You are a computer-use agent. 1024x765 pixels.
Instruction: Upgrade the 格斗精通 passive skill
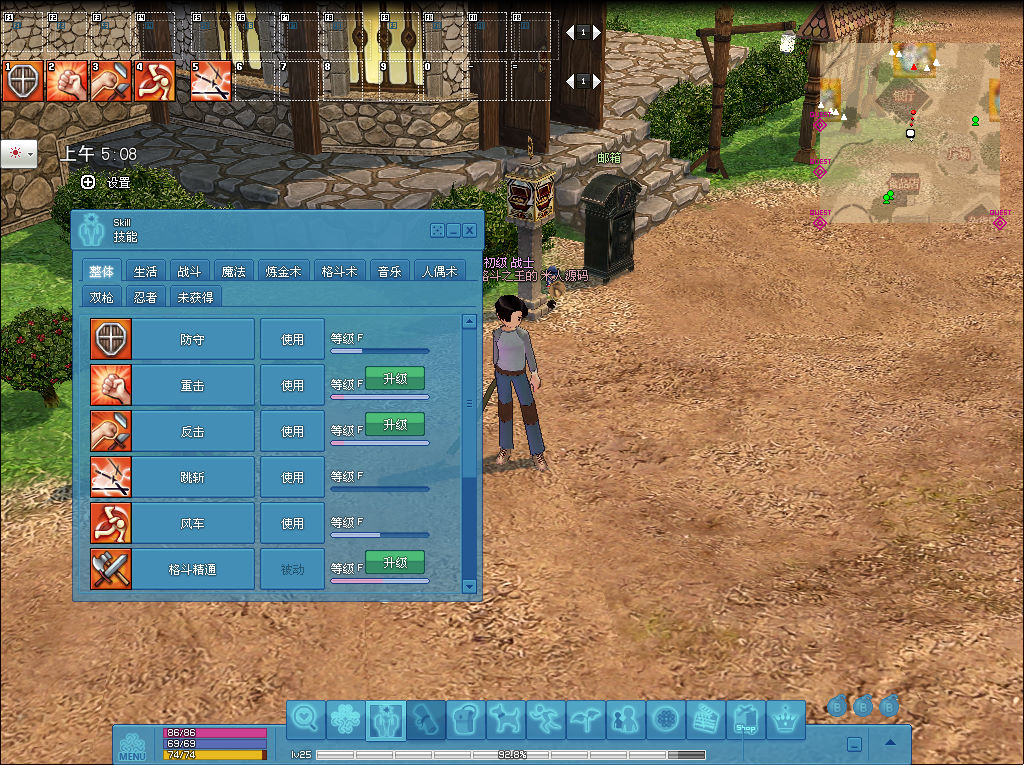point(395,562)
